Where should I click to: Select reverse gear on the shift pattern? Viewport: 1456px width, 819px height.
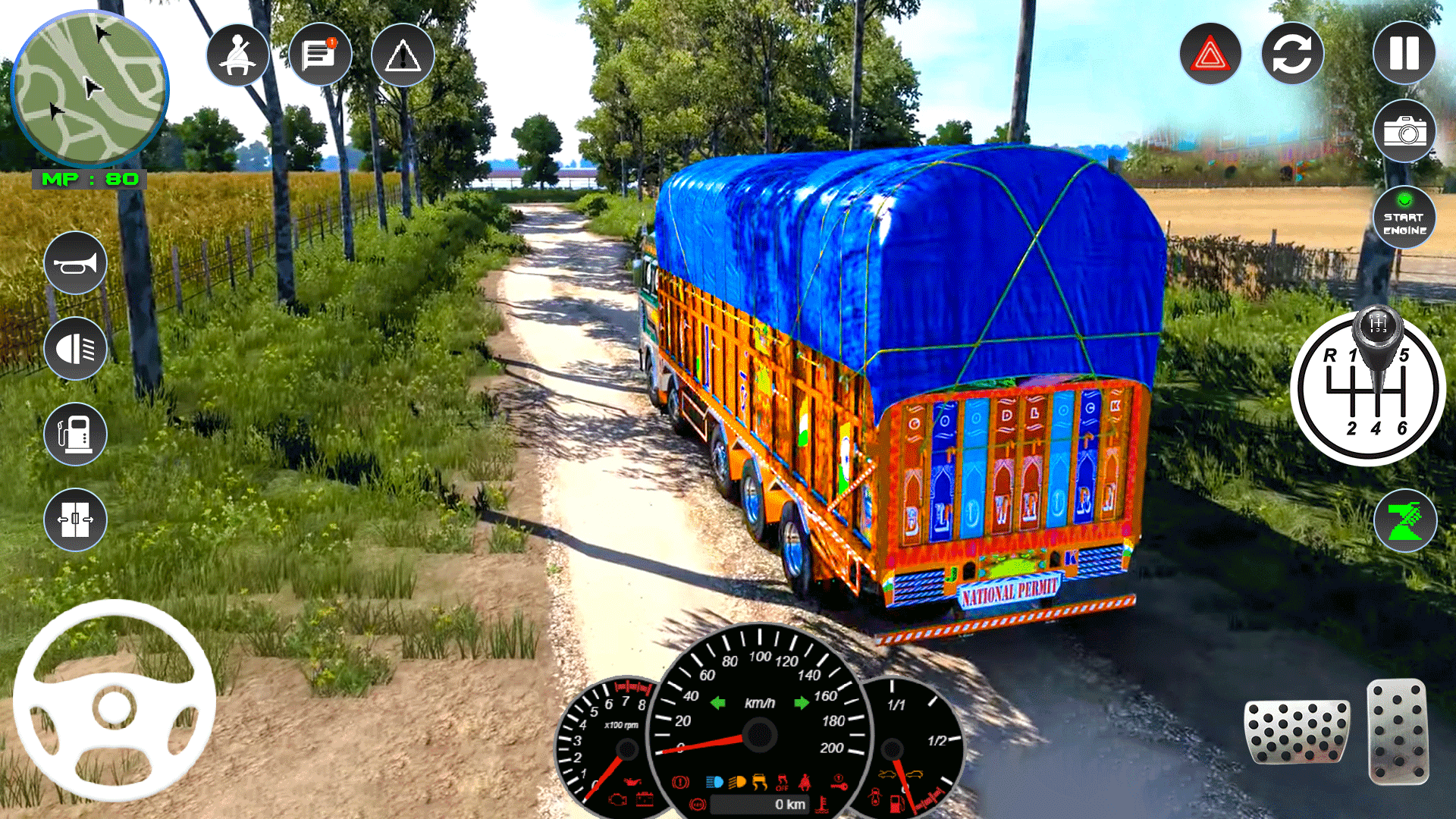[1329, 356]
